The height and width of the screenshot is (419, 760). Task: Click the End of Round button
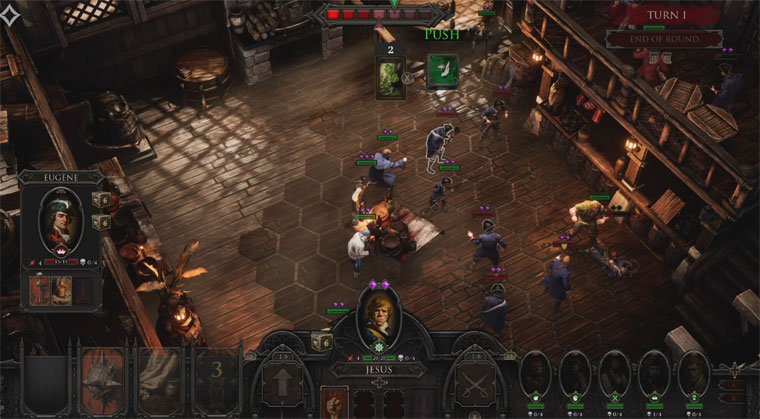click(x=664, y=39)
